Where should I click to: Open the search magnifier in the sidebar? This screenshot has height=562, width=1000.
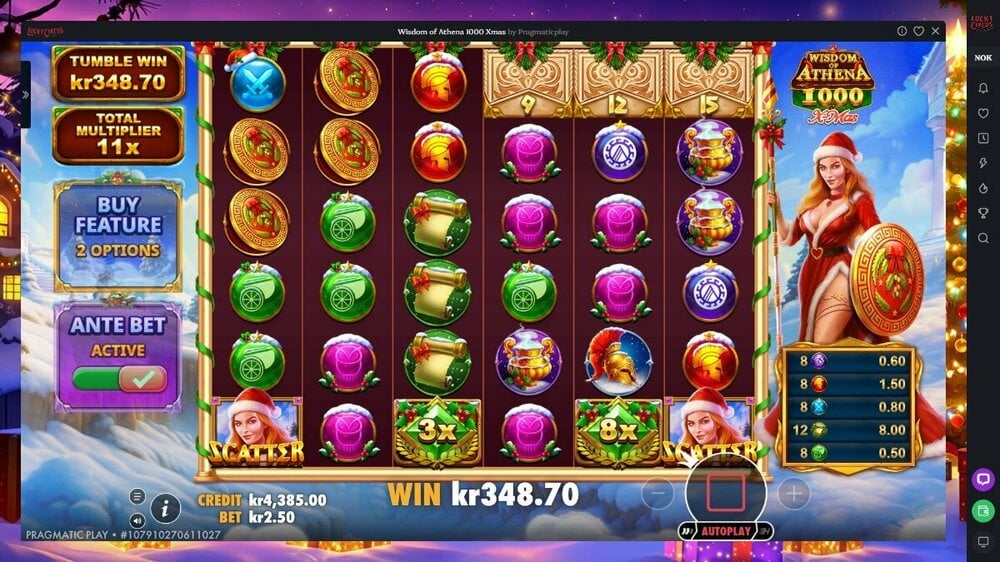(983, 238)
